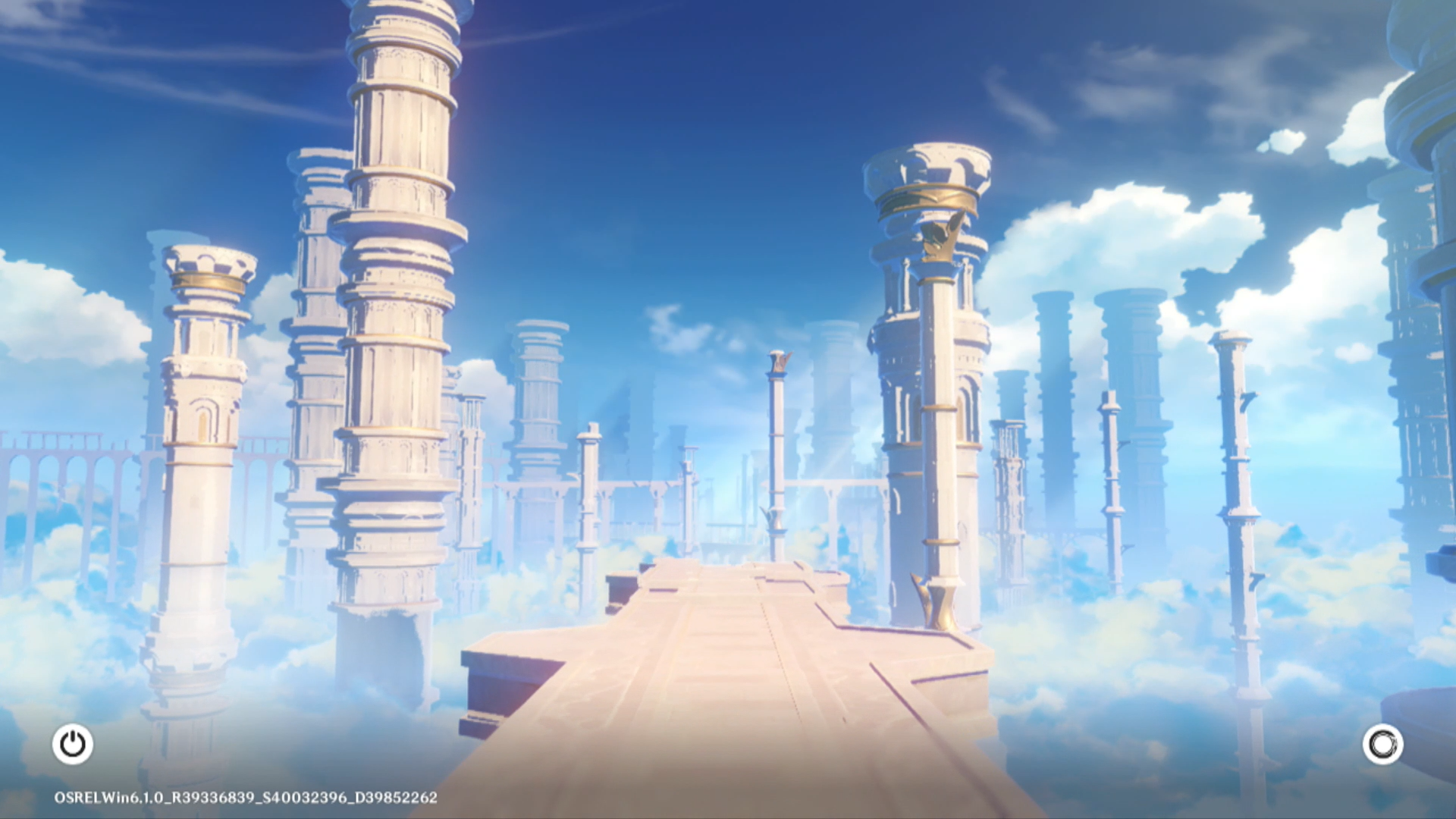Click the power (exit game) icon button
The height and width of the screenshot is (819, 1456).
(x=73, y=744)
